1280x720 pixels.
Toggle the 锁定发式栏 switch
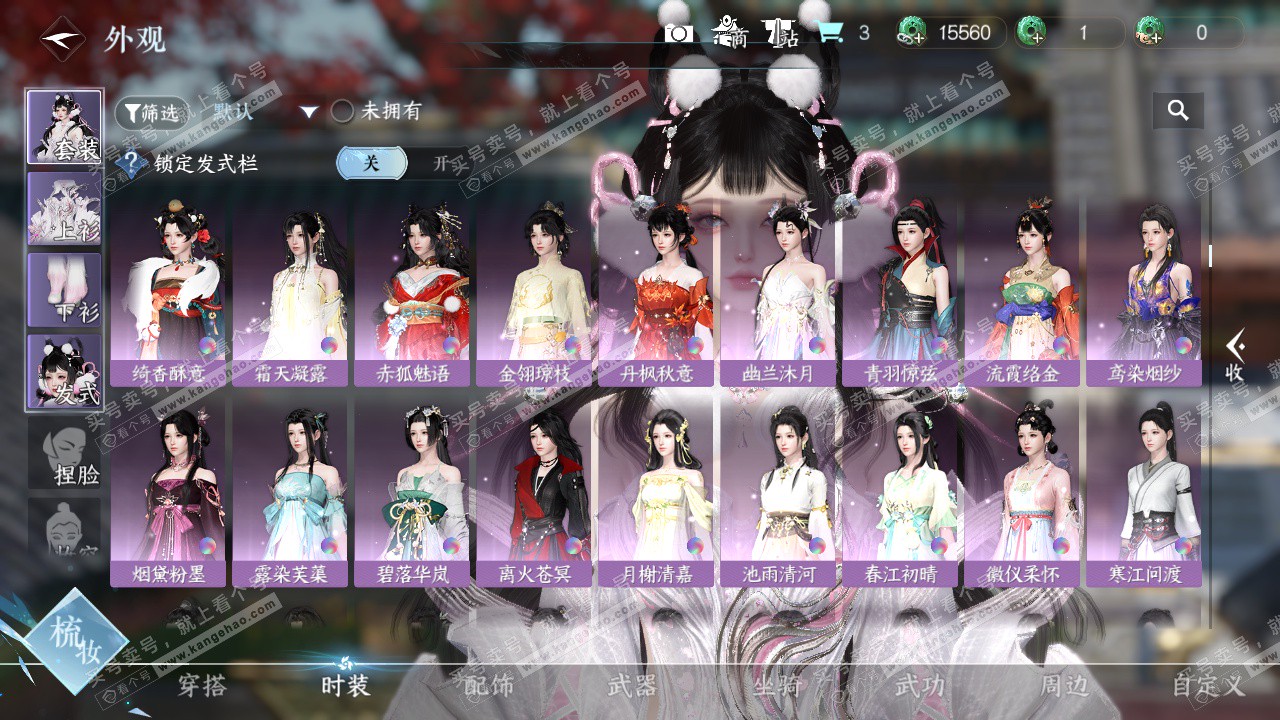(x=402, y=163)
